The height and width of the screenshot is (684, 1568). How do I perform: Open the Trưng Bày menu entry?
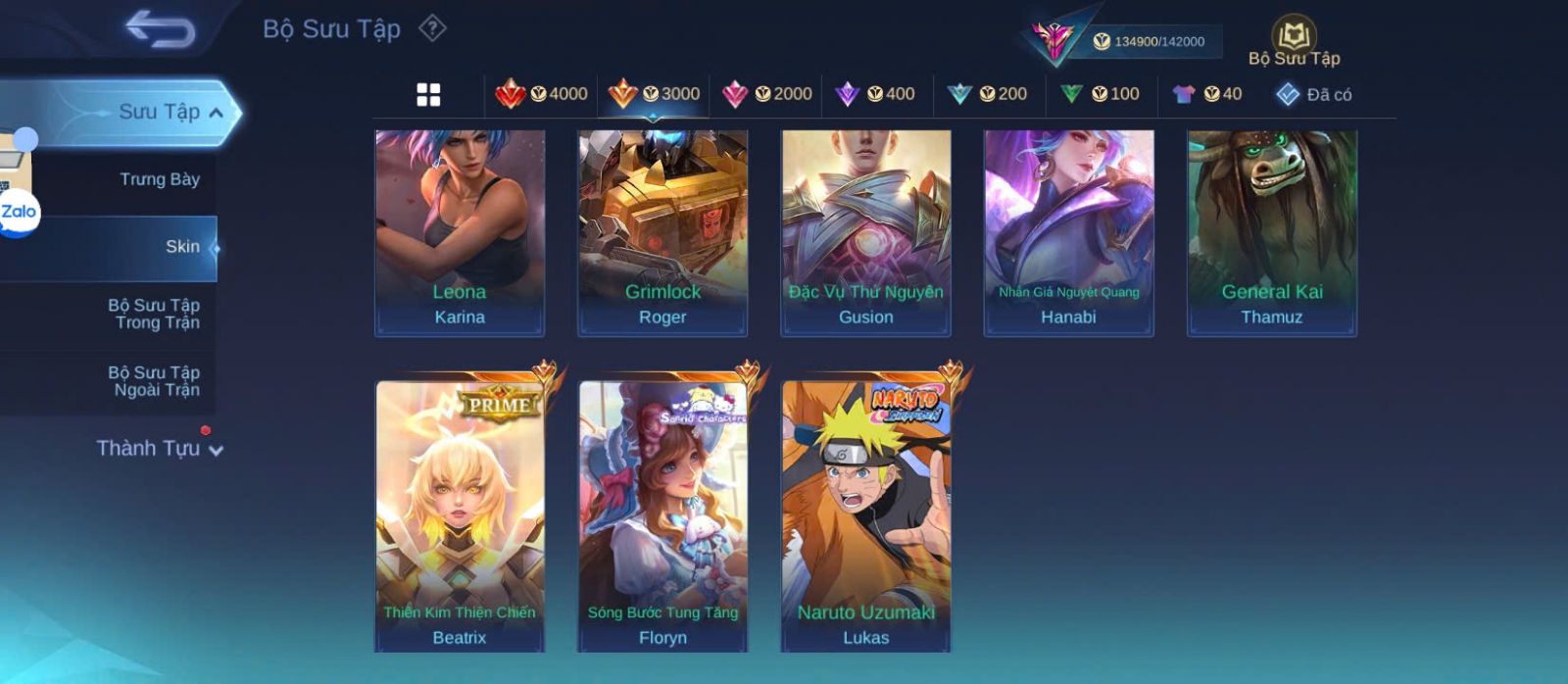coord(159,179)
